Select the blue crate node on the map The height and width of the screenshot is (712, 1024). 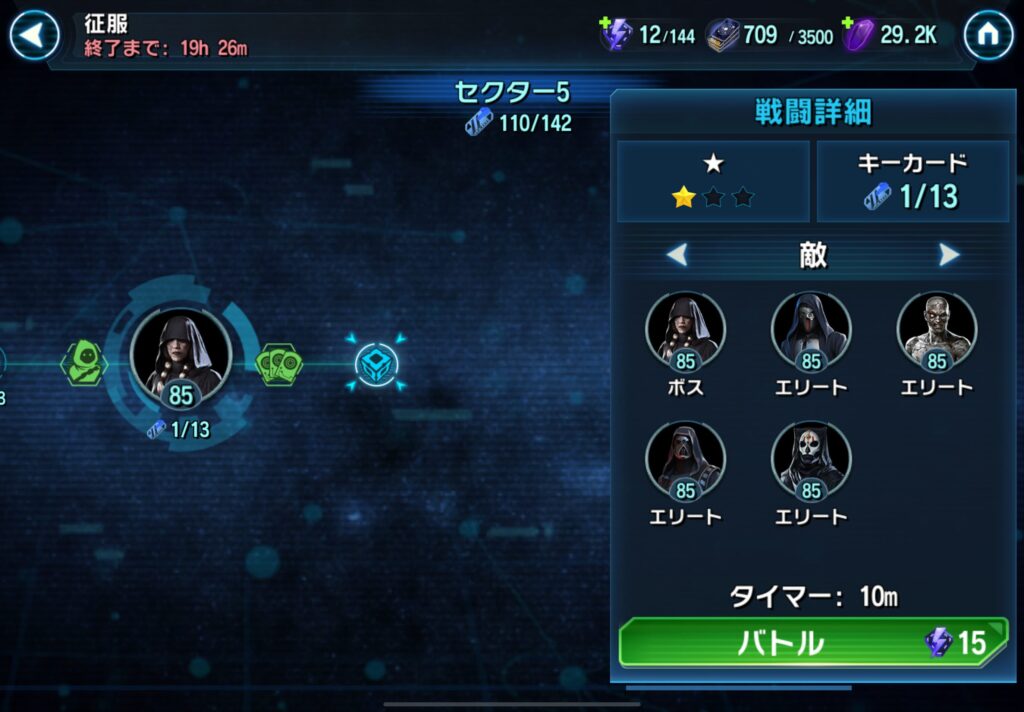click(x=377, y=364)
